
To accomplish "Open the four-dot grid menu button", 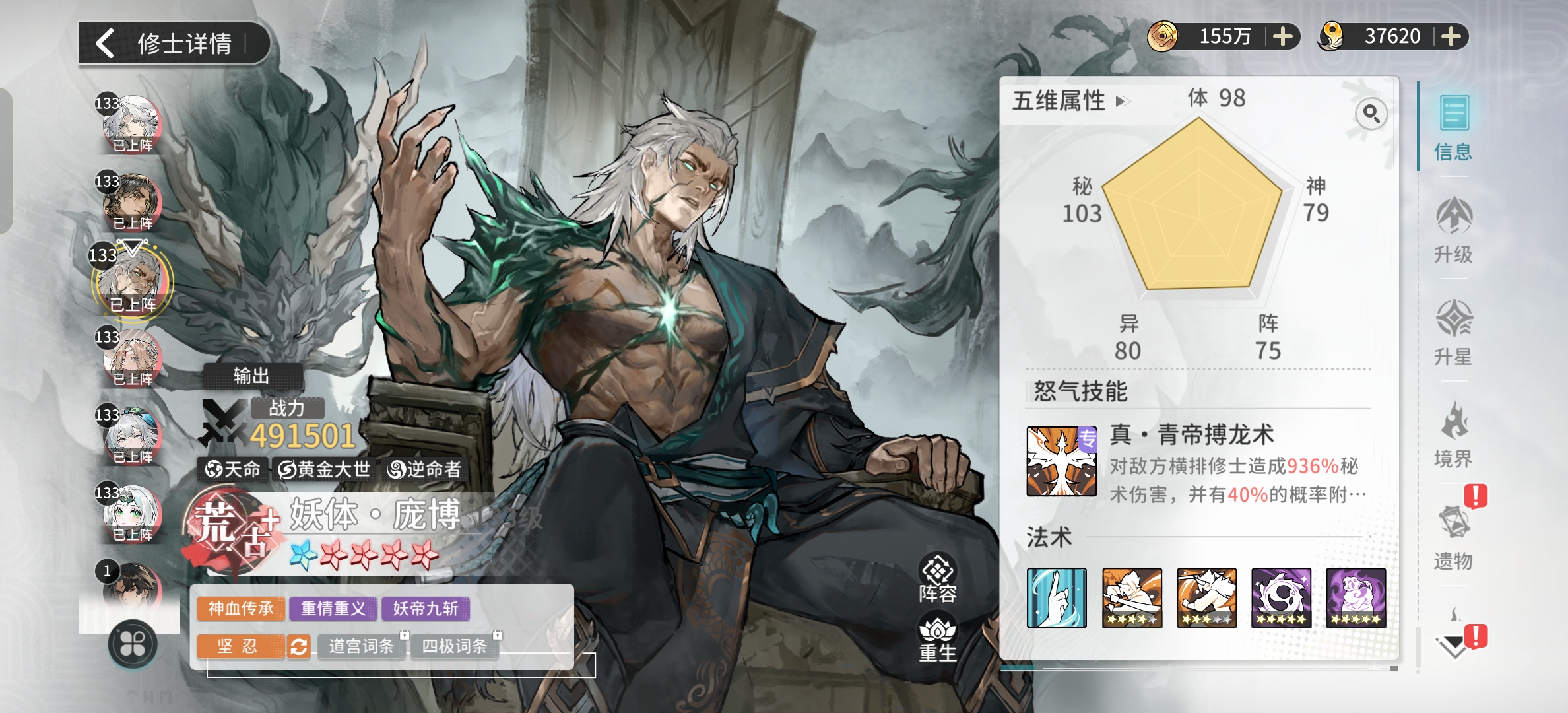I will [x=132, y=644].
